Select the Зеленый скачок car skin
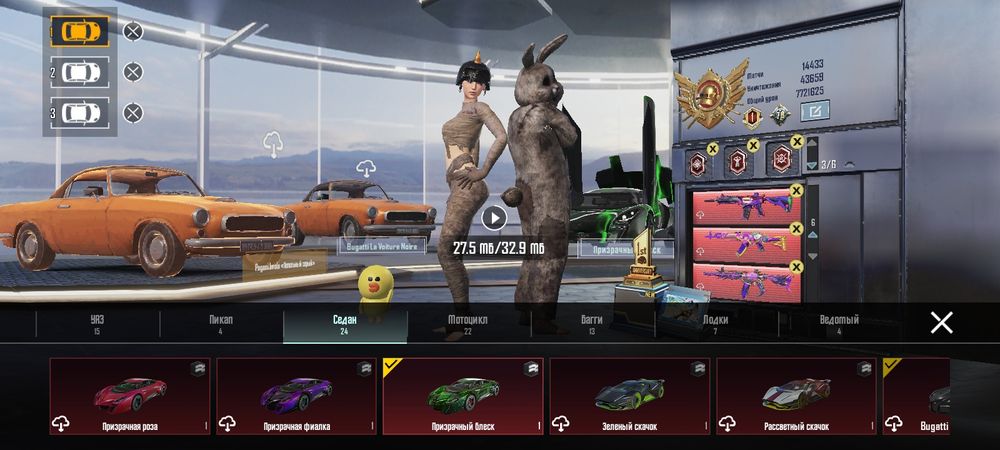1000x450 pixels. [x=629, y=396]
